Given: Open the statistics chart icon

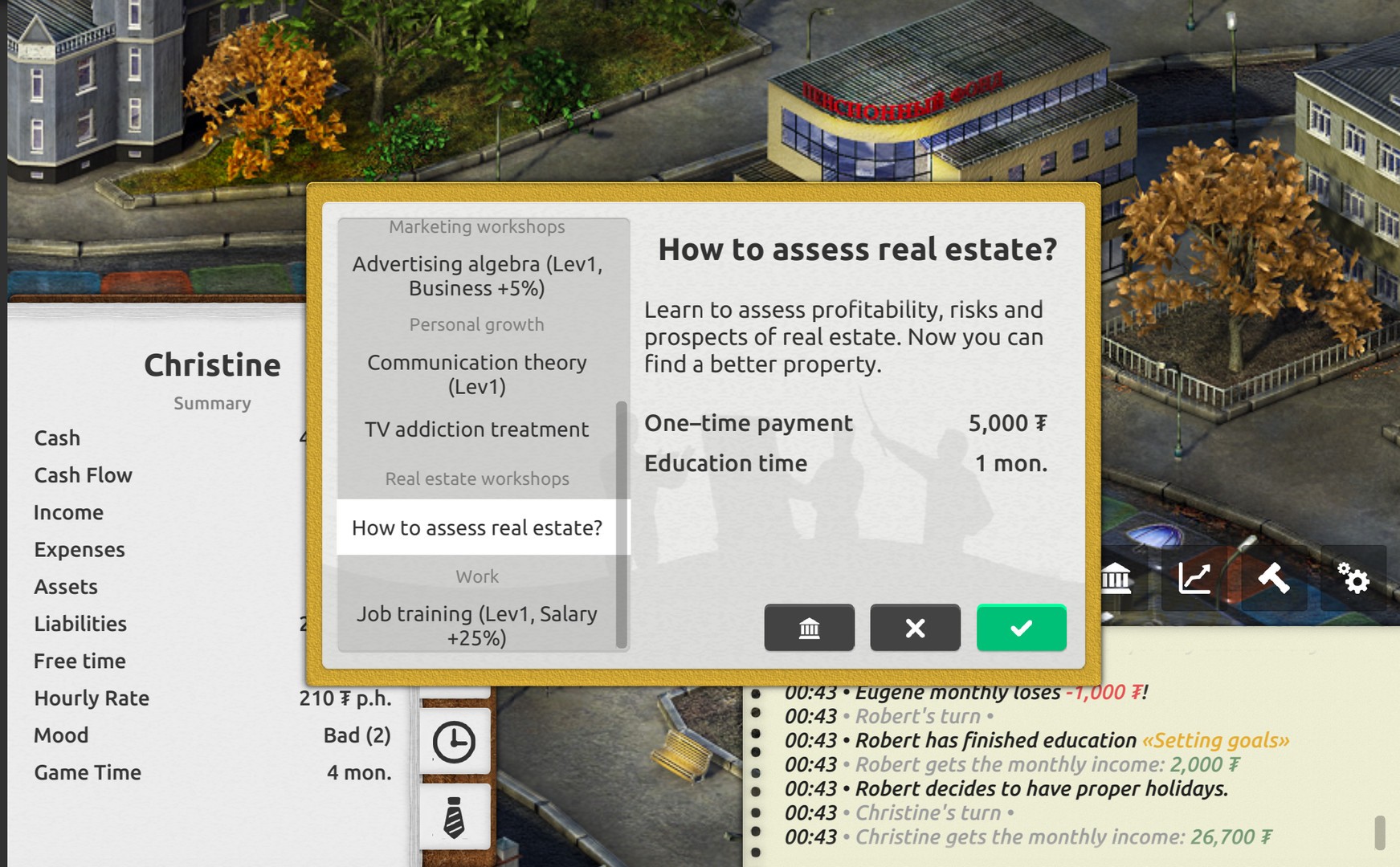Looking at the screenshot, I should 1194,578.
